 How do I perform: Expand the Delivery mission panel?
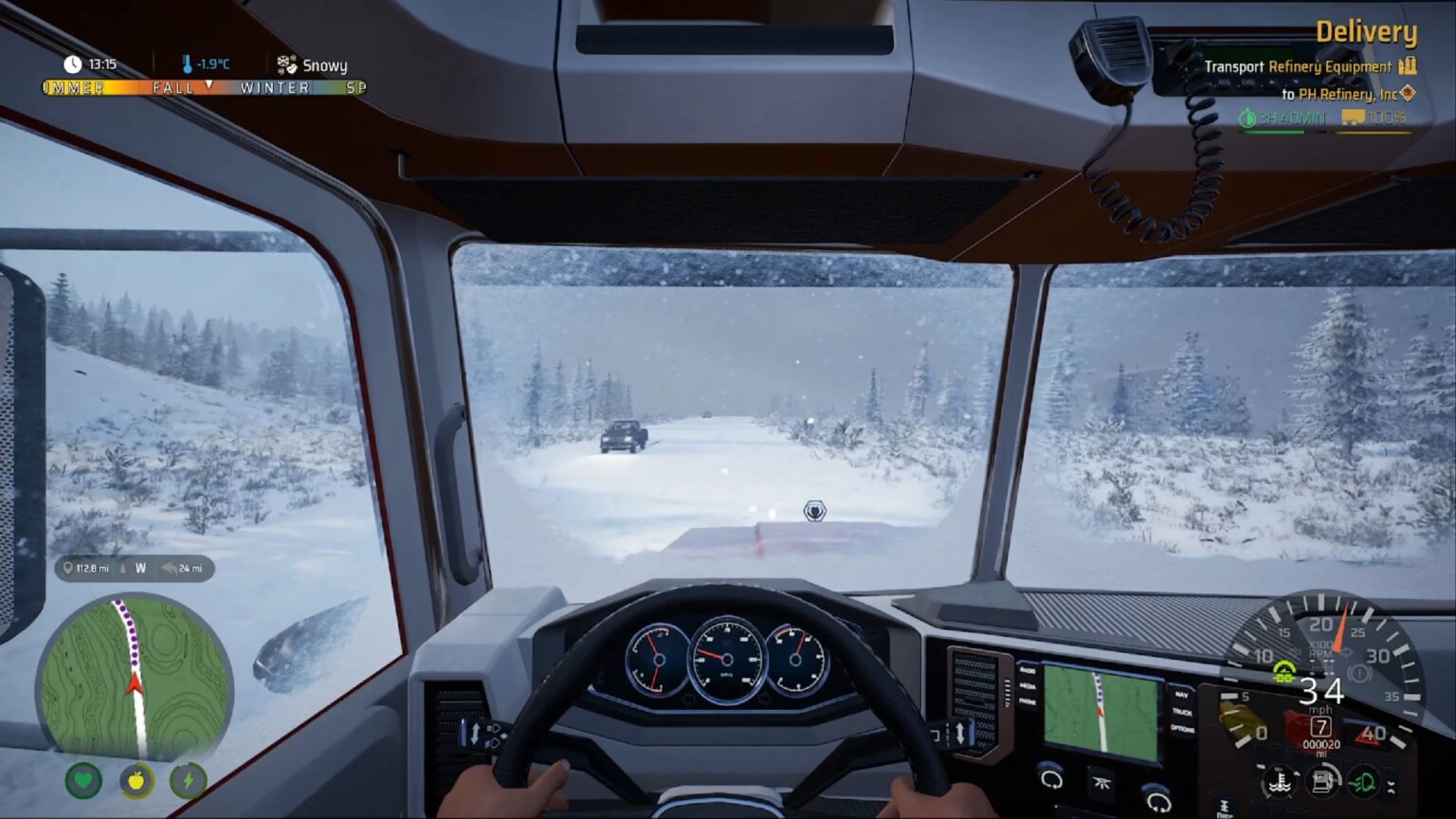[1367, 31]
